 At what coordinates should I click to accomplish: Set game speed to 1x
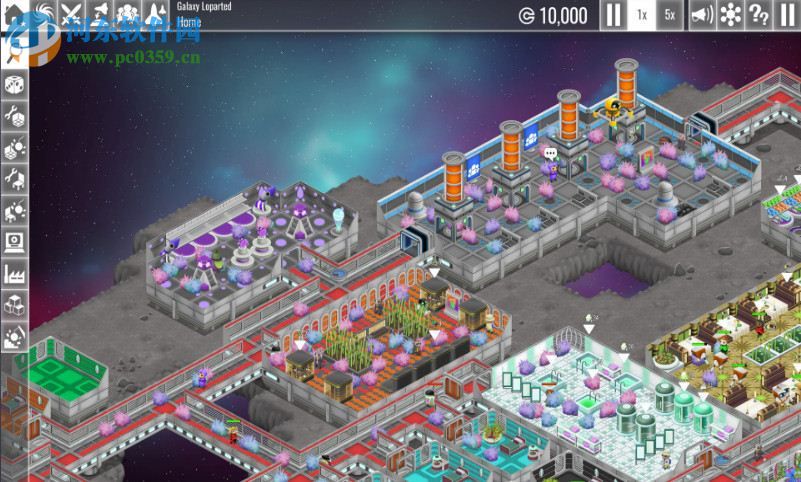click(642, 15)
